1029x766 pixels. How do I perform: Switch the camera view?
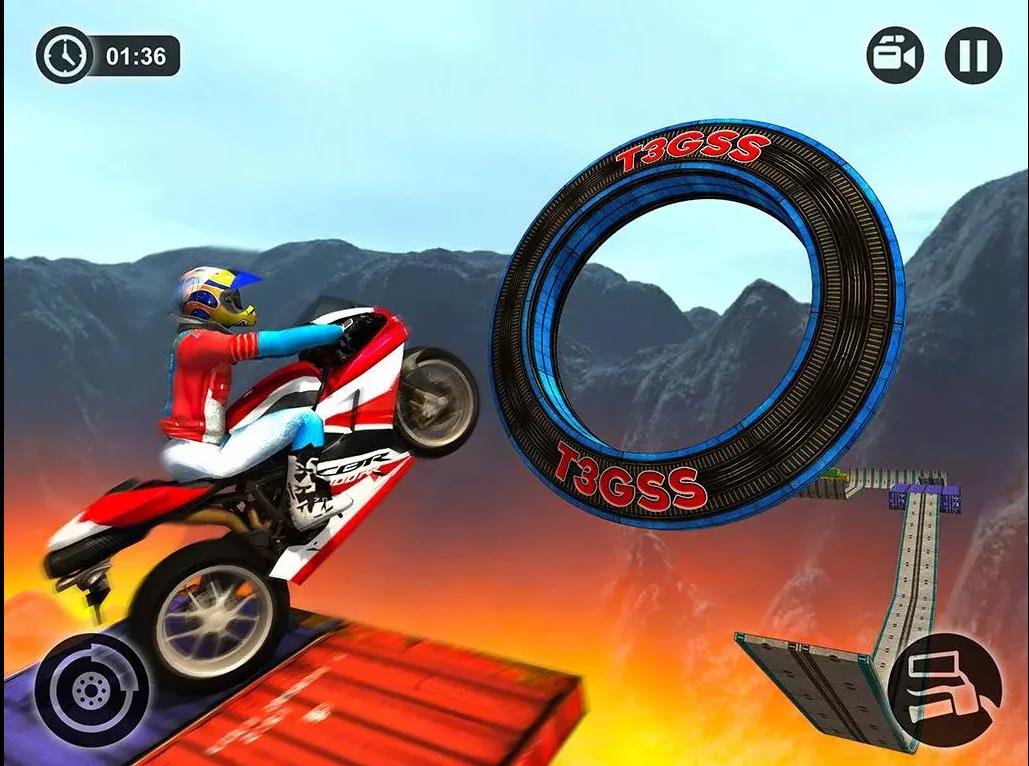click(895, 55)
